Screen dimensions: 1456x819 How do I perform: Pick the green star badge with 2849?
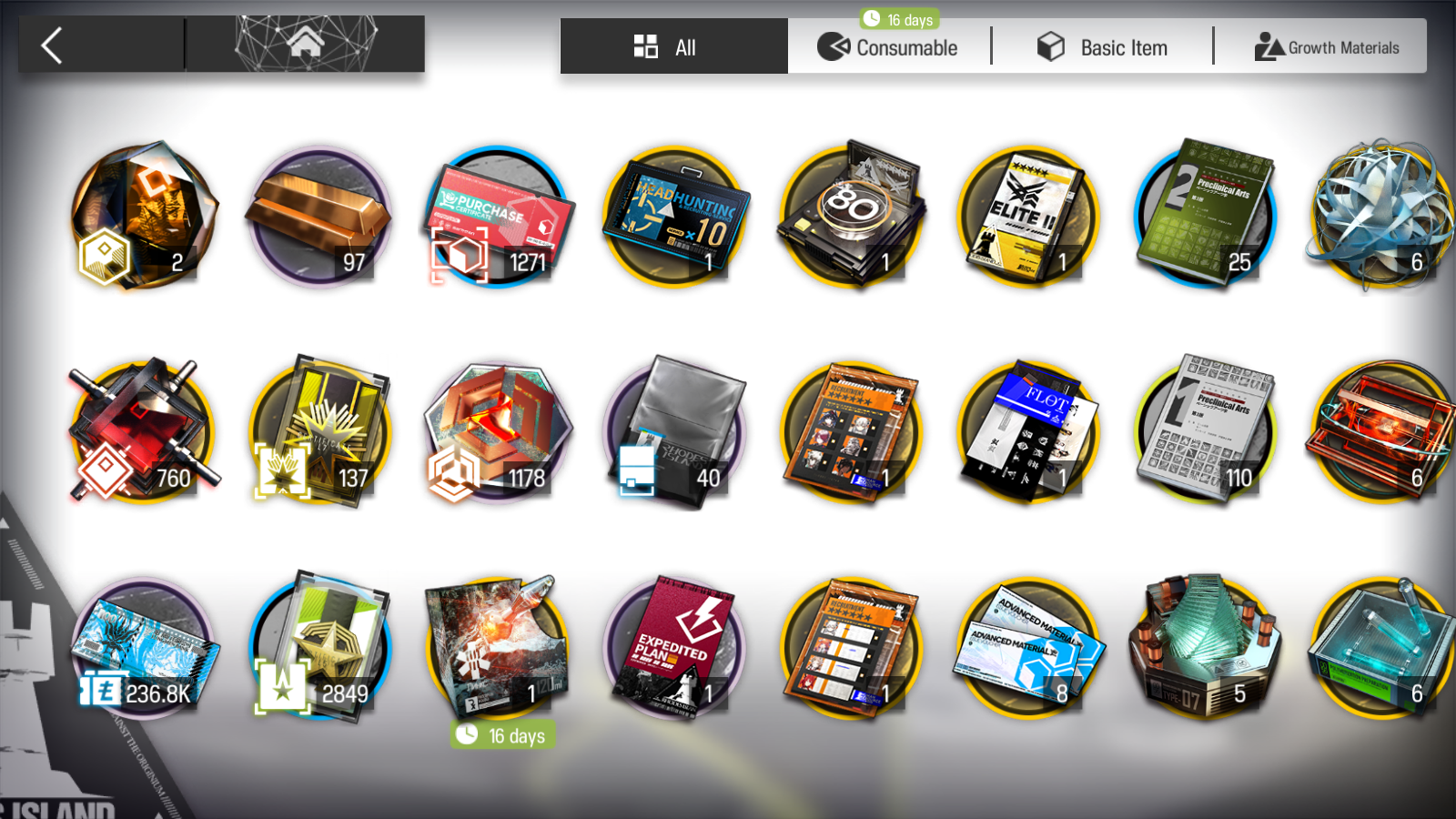318,648
